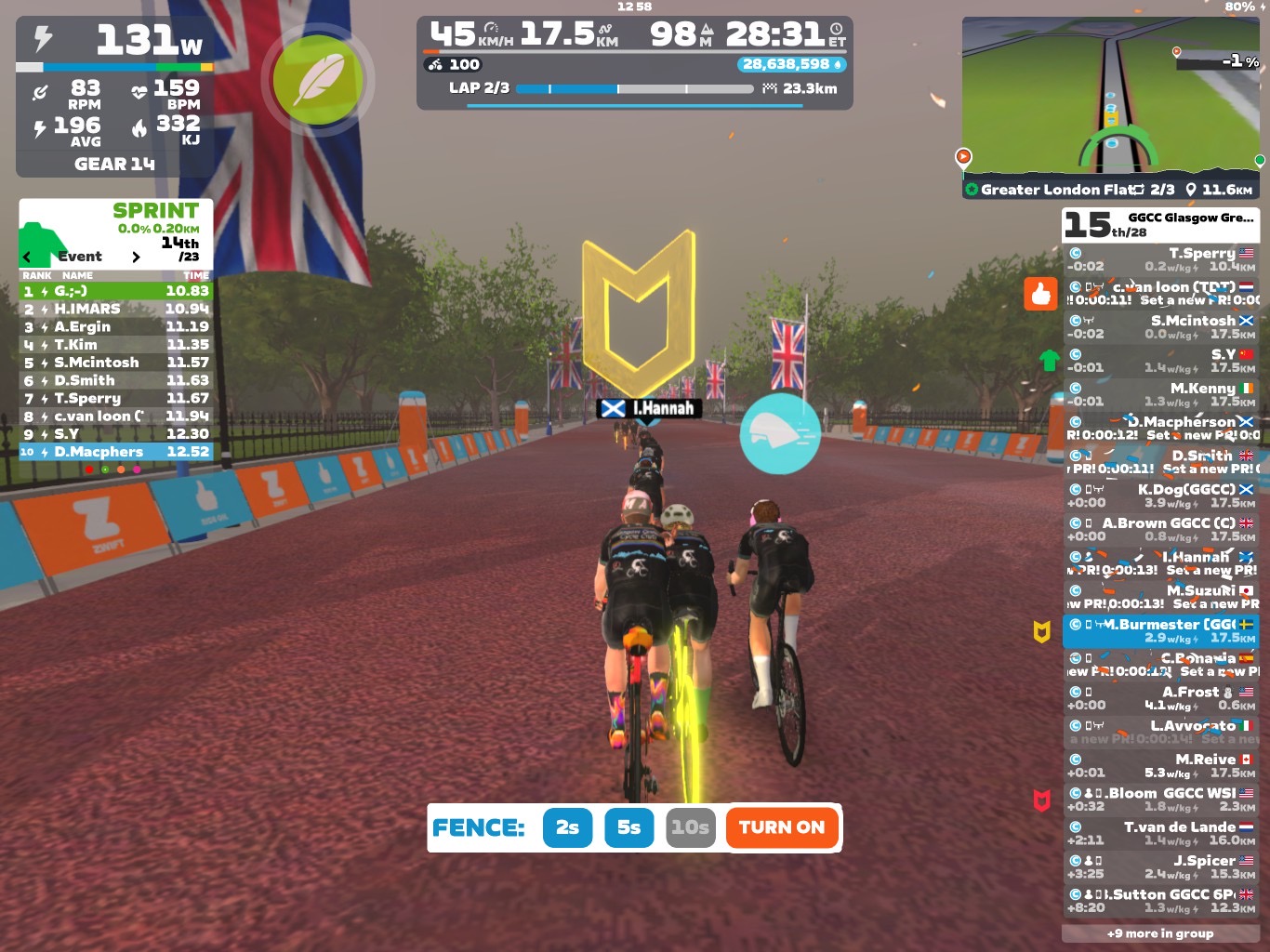Select H.IMARS sprint leaderboard entry
The width and height of the screenshot is (1270, 952).
[116, 309]
